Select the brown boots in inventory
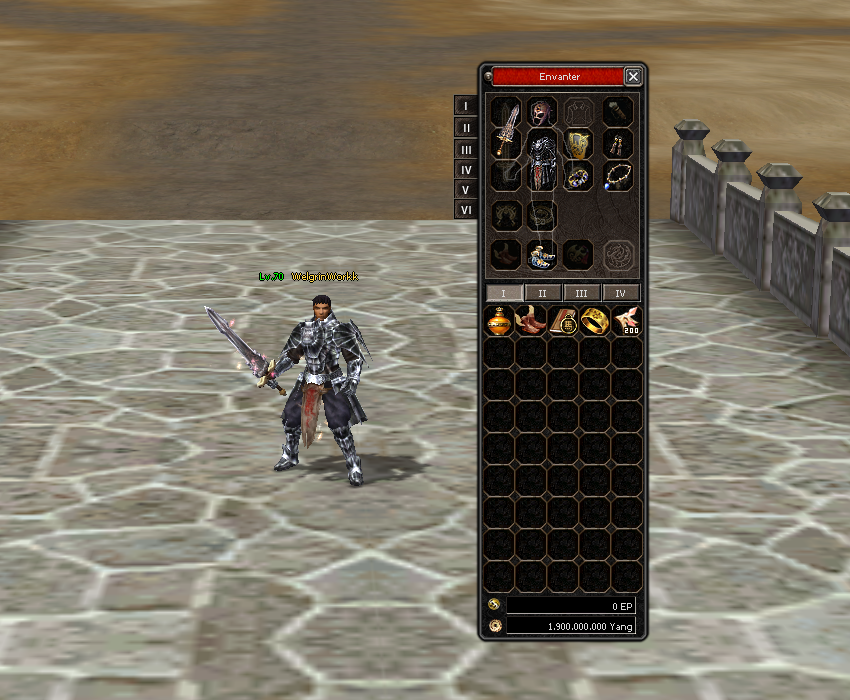This screenshot has width=850, height=700. [x=531, y=321]
